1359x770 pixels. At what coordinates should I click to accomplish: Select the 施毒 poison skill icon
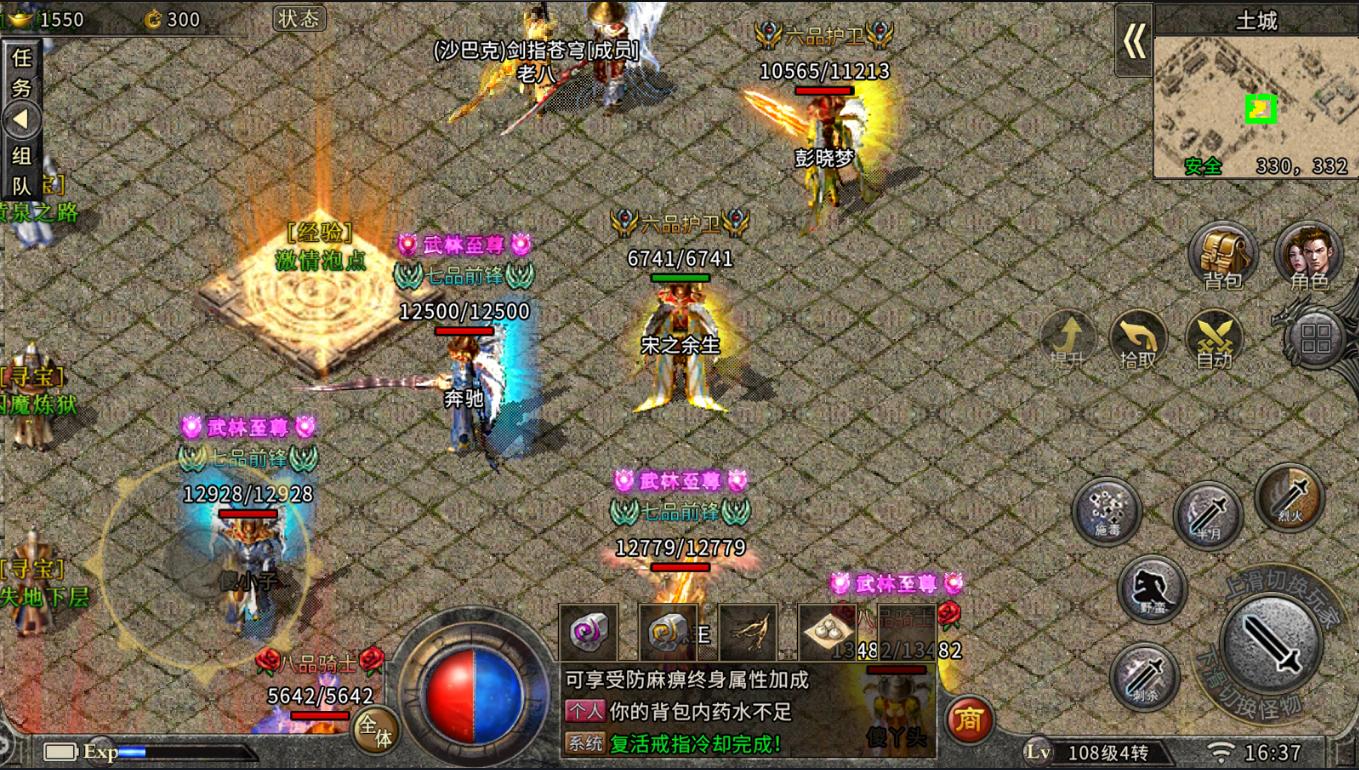(x=1107, y=512)
